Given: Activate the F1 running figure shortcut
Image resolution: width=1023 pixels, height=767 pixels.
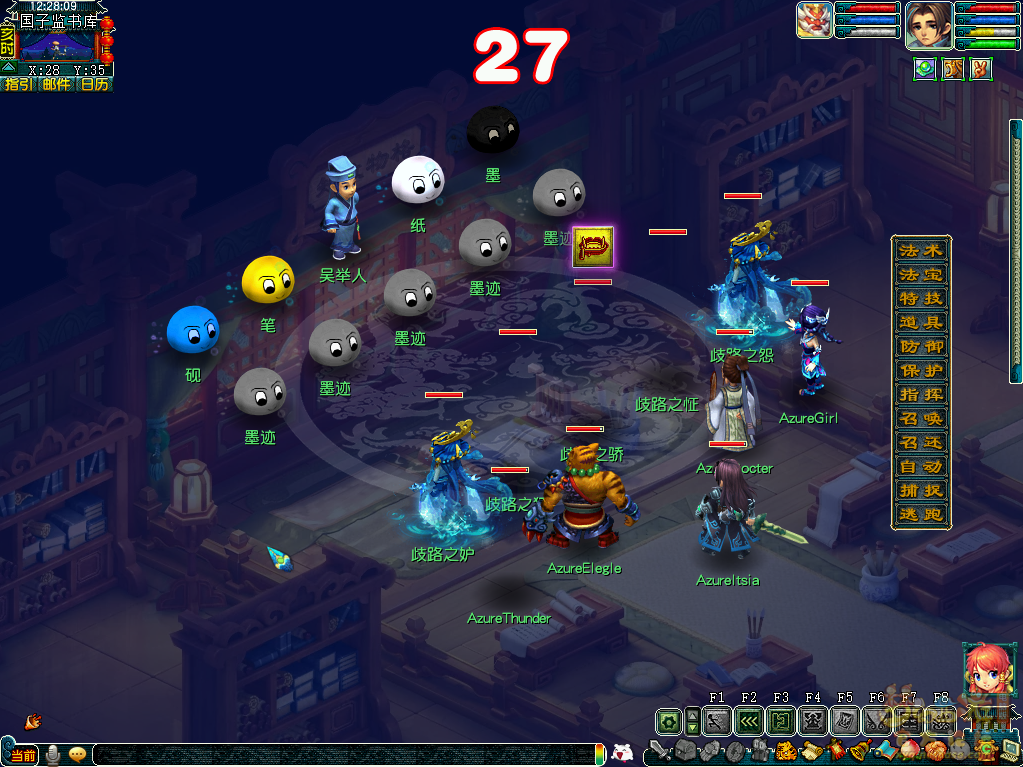Looking at the screenshot, I should (717, 720).
